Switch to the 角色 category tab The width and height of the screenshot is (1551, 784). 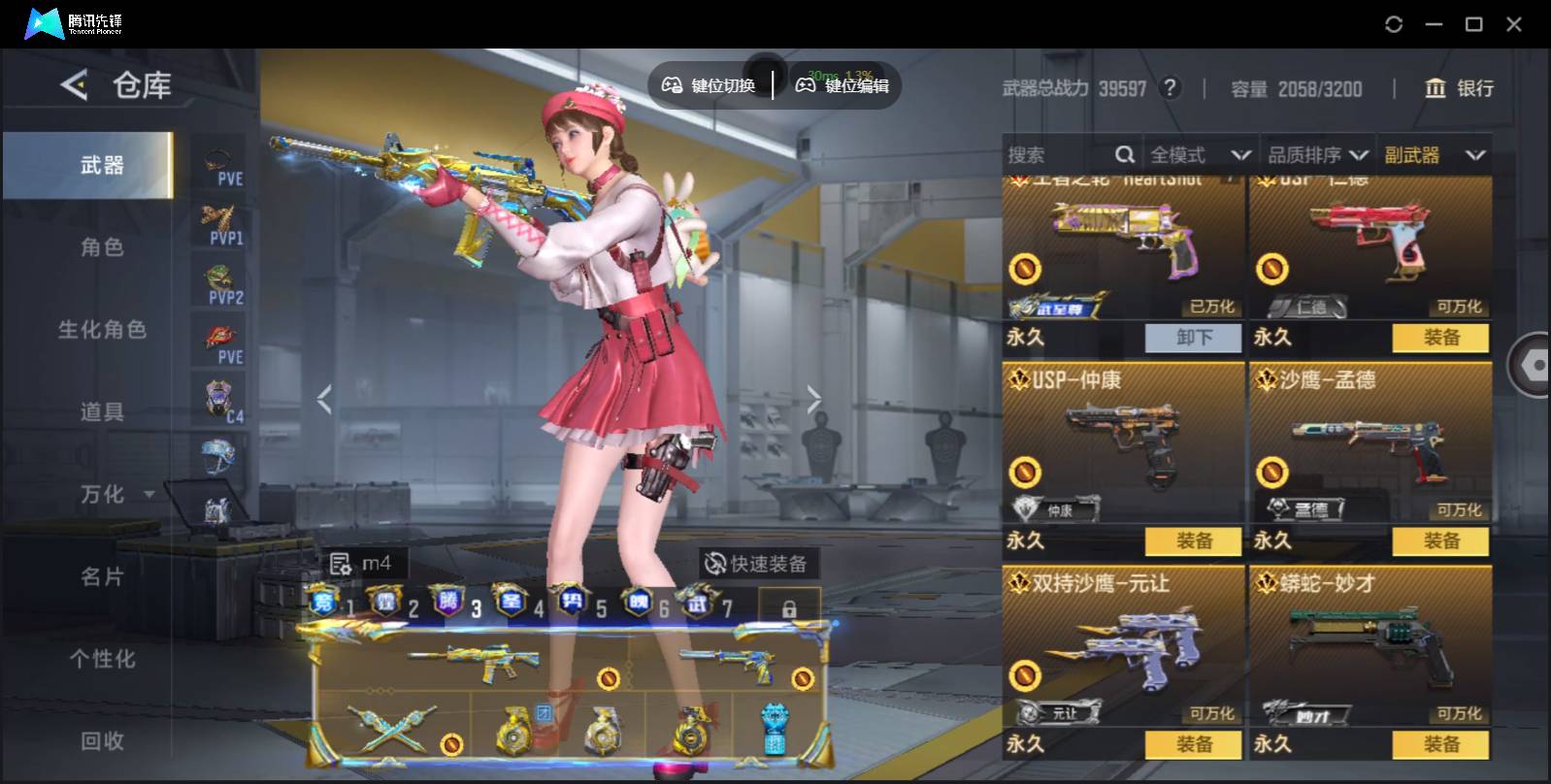pyautogui.click(x=102, y=247)
